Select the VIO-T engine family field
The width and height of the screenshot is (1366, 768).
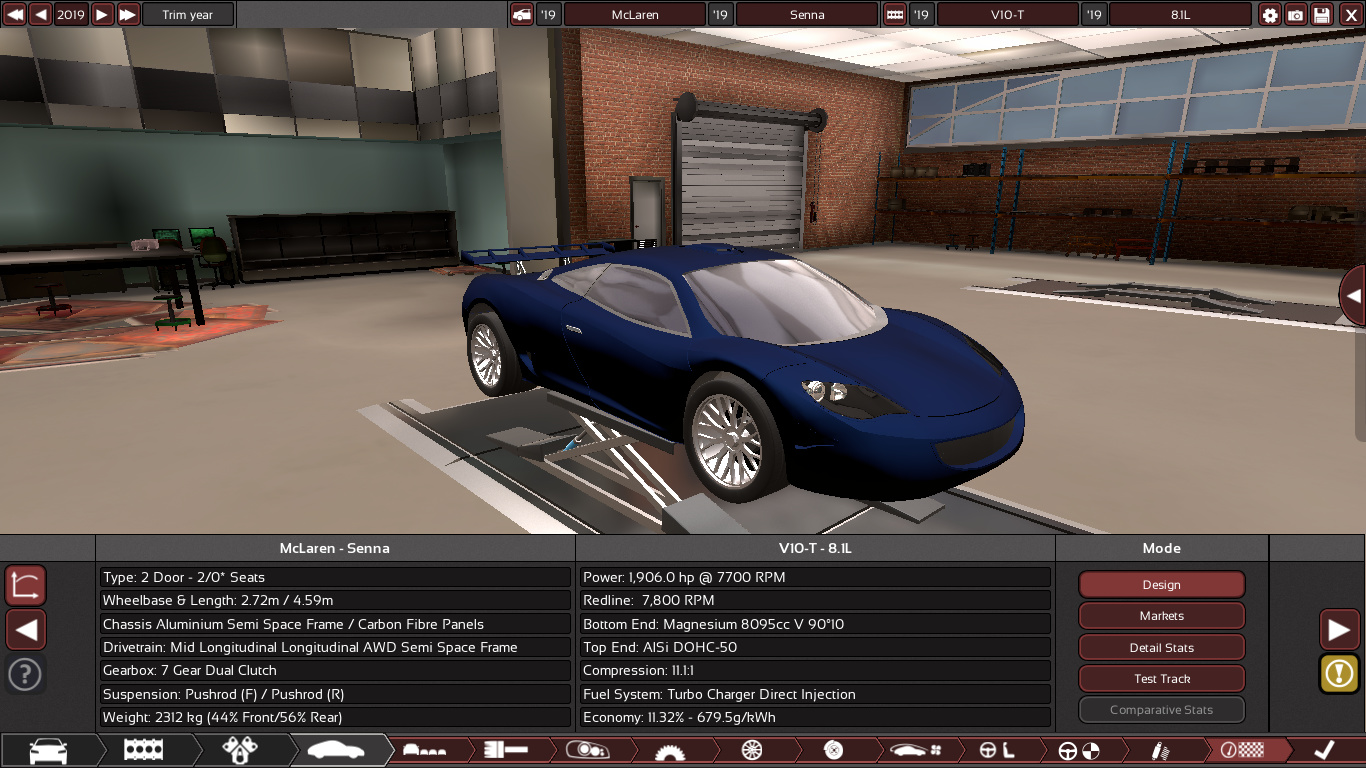coord(1007,15)
